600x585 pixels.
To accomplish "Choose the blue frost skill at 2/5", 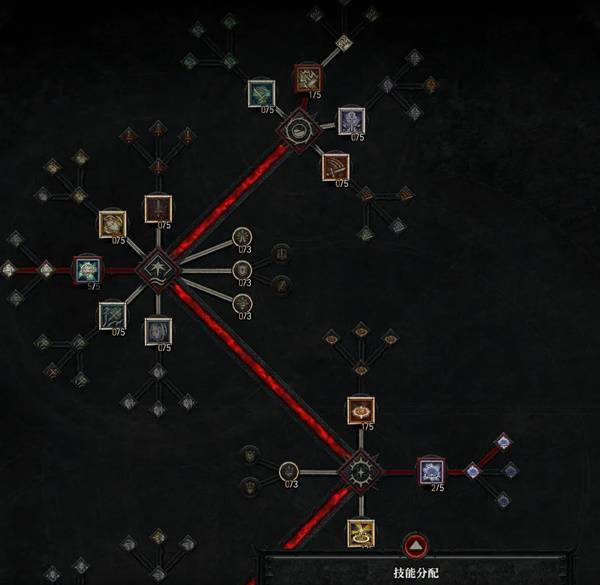I will pos(430,471).
